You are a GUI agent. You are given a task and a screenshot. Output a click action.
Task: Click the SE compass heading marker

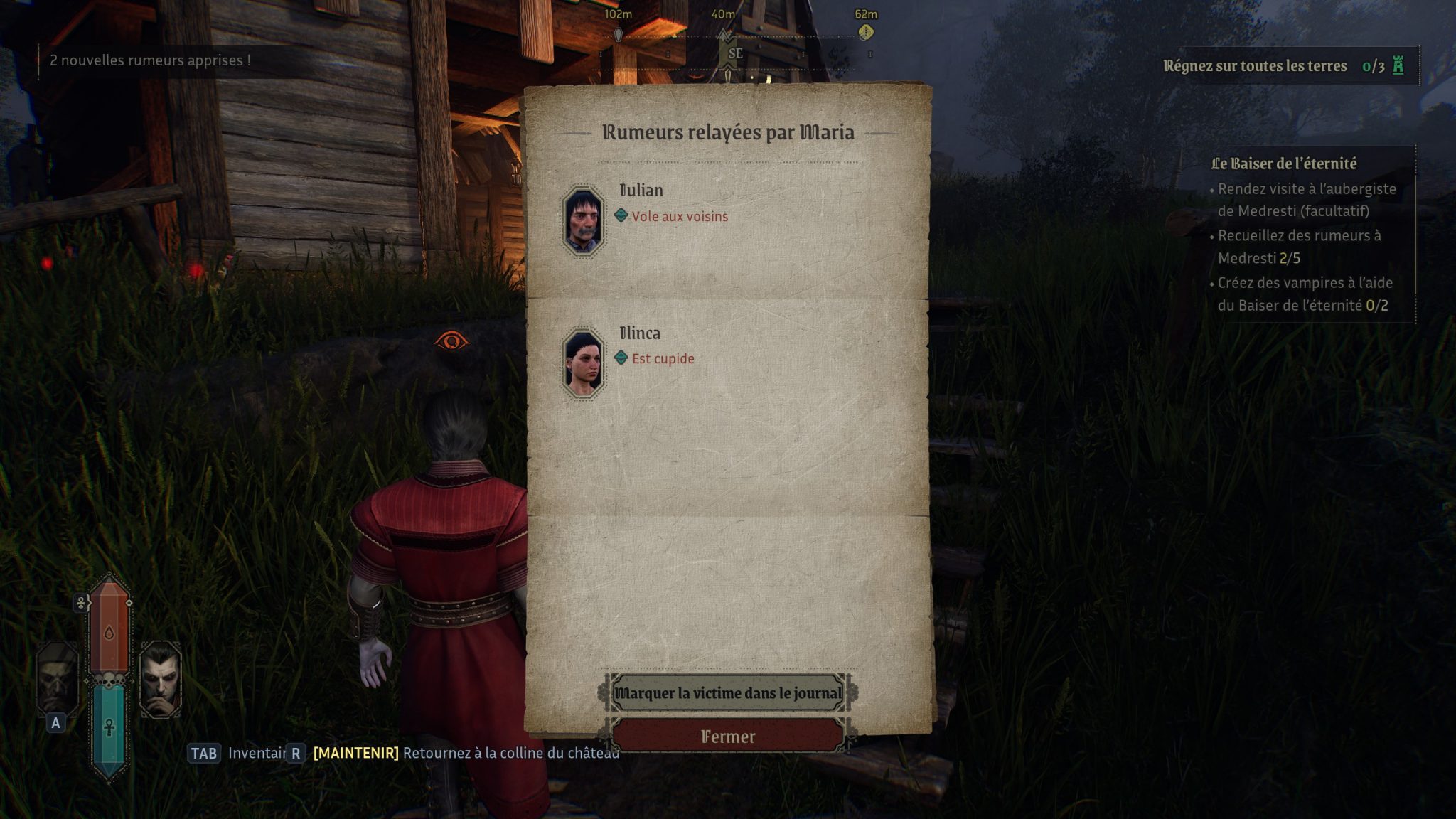click(735, 53)
